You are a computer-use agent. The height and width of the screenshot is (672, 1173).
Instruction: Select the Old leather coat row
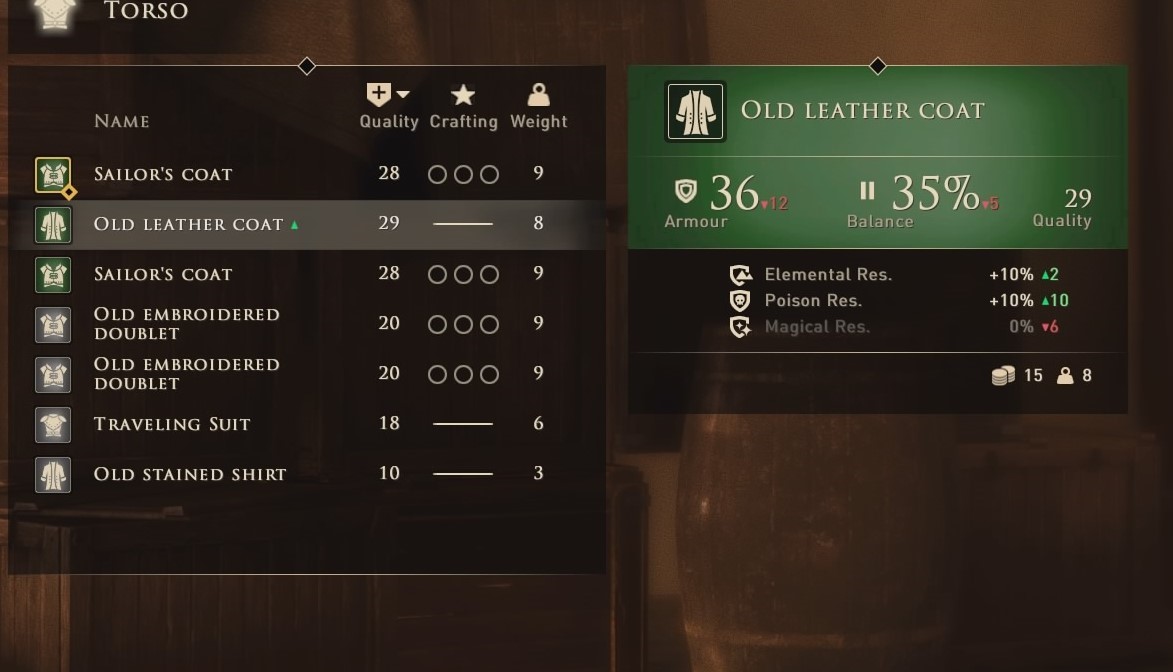click(x=190, y=224)
